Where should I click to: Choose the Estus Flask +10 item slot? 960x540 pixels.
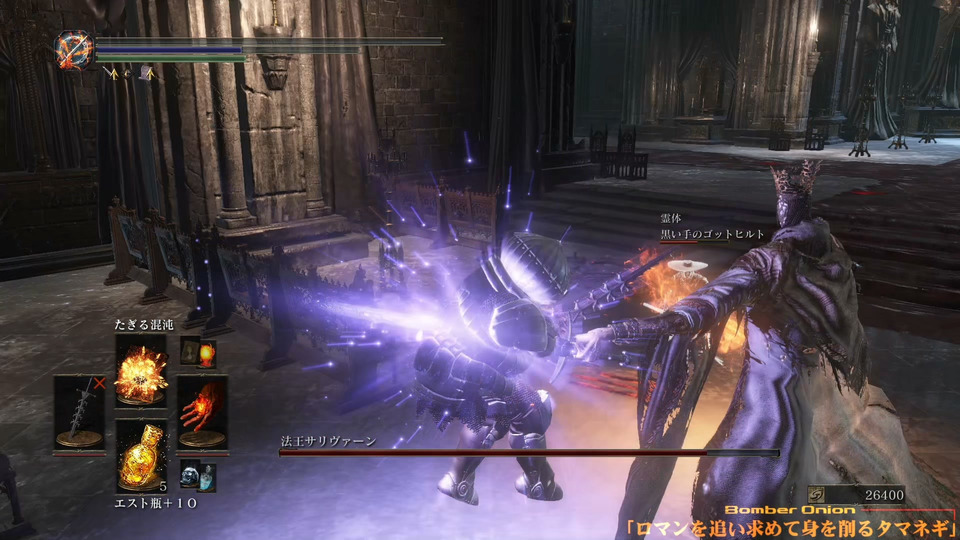pyautogui.click(x=140, y=455)
